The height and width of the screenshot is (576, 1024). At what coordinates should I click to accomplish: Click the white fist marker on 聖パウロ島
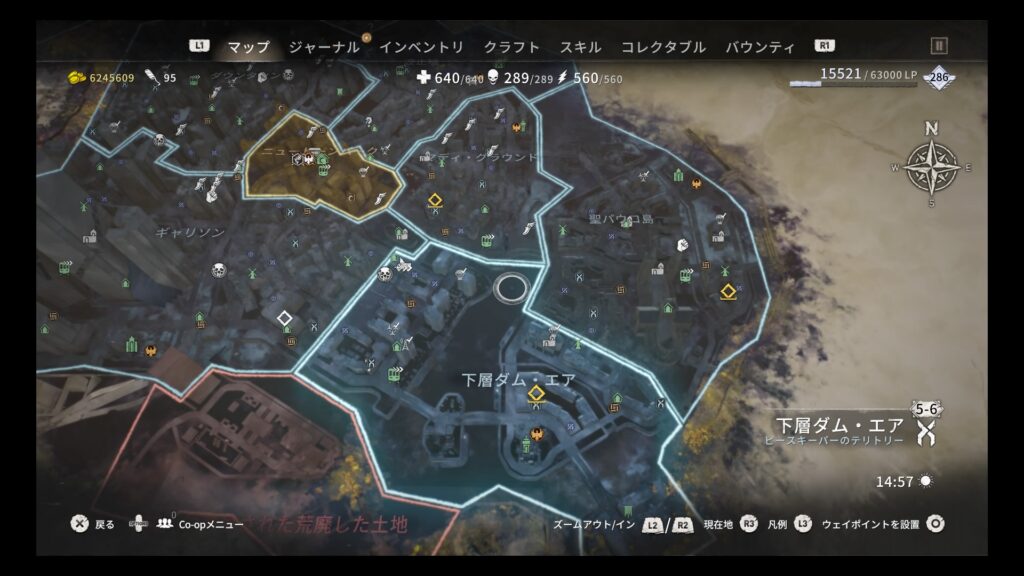[x=685, y=245]
